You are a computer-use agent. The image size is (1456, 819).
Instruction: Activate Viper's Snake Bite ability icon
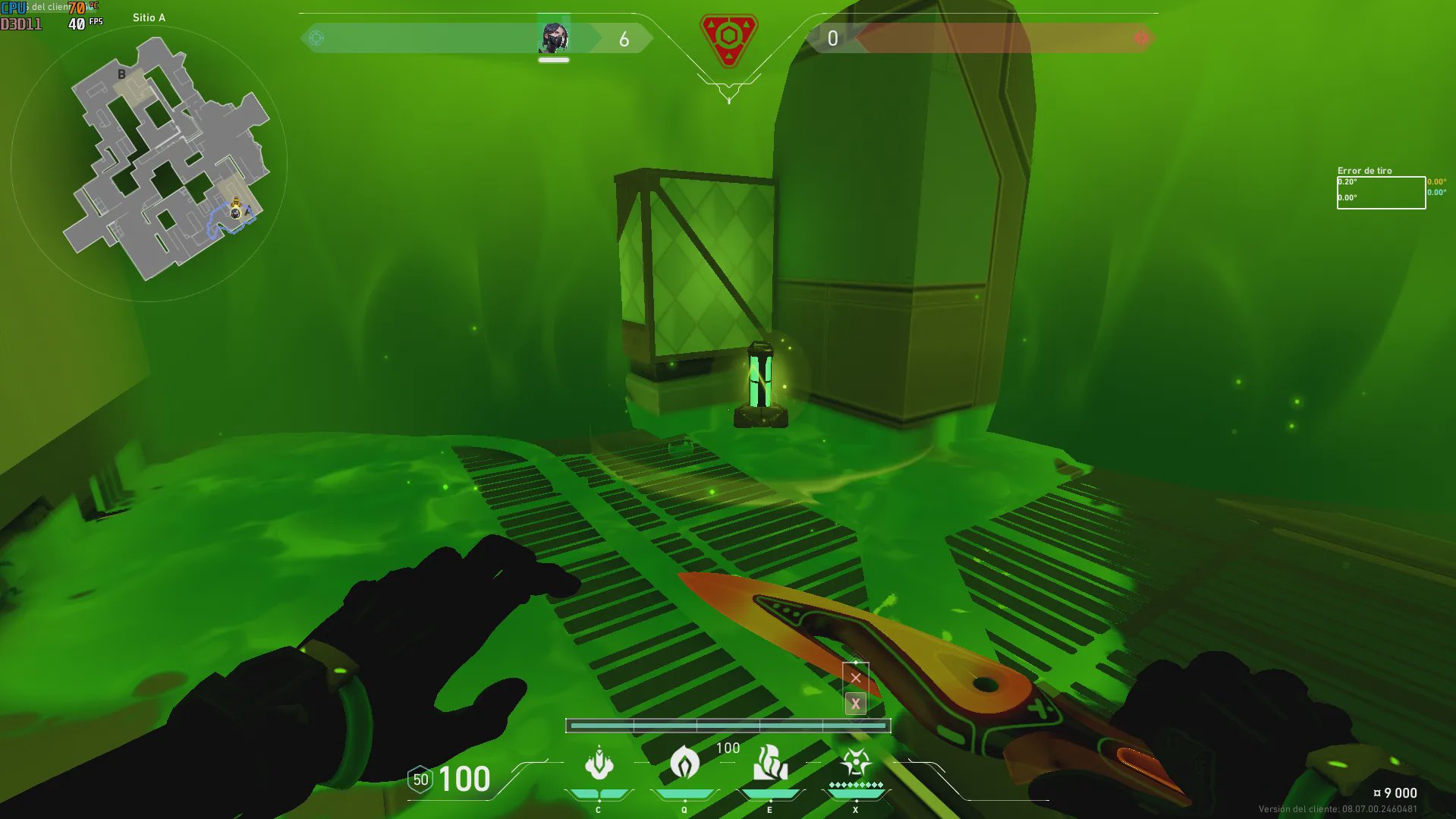[x=599, y=764]
